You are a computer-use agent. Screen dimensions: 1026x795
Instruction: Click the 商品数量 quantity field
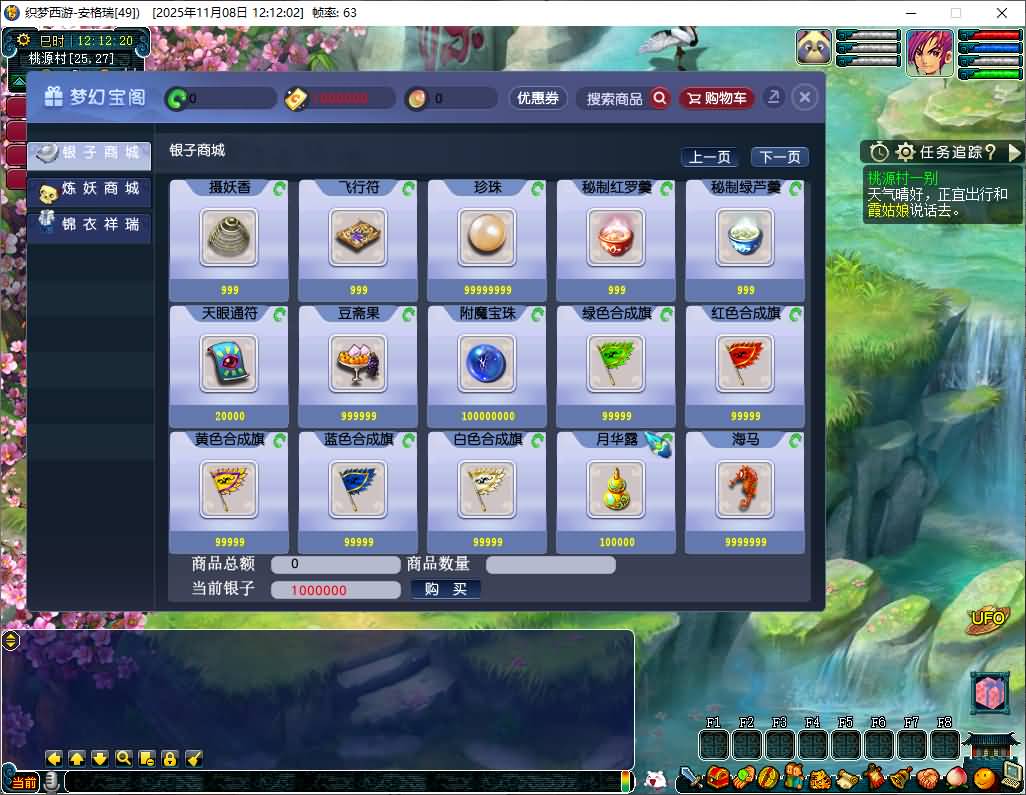(550, 565)
